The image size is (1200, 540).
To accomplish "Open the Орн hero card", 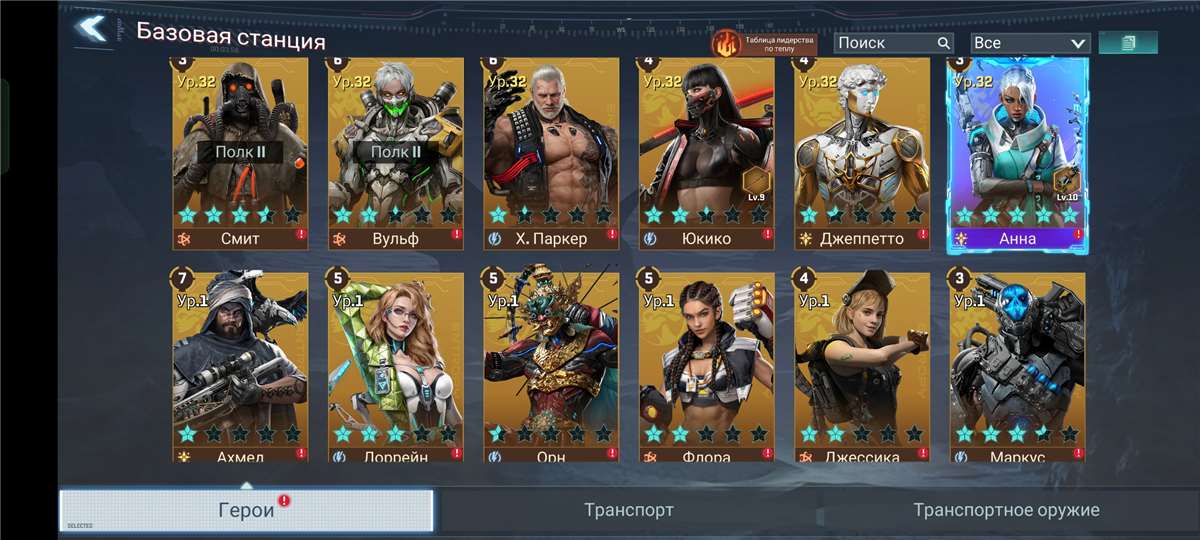I will 551,365.
